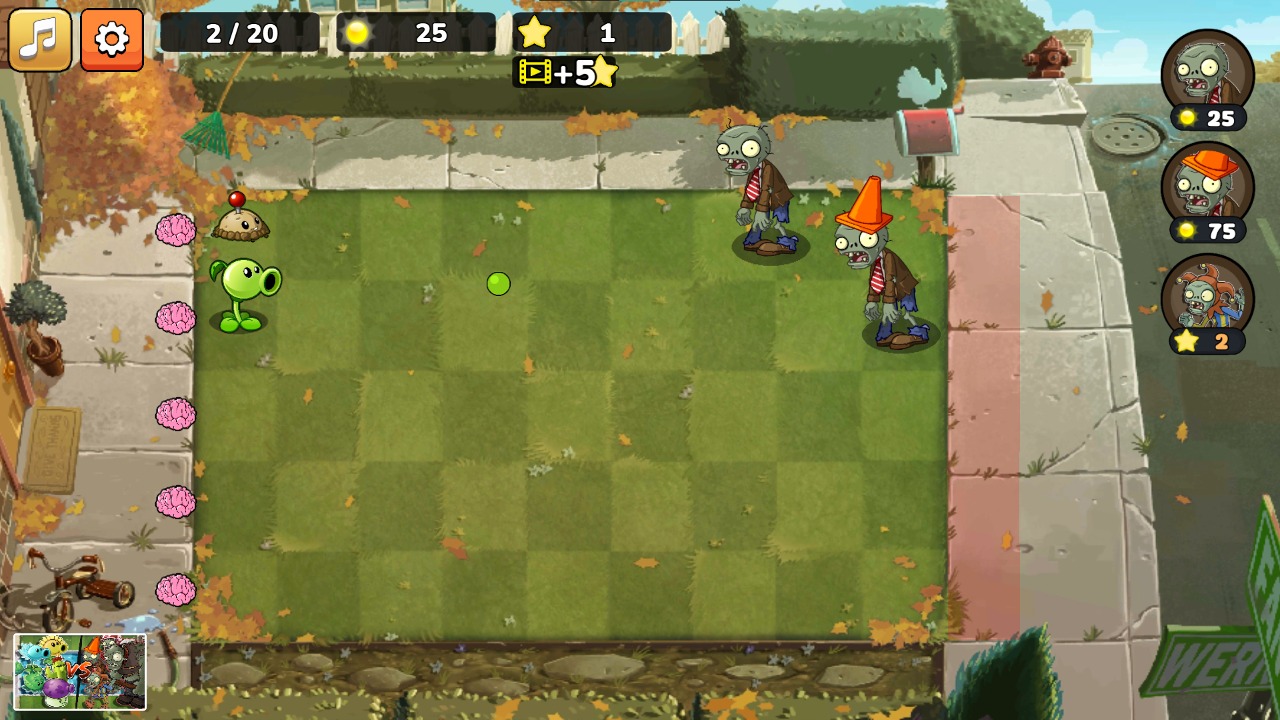Image resolution: width=1280 pixels, height=720 pixels.
Task: Click the fire hydrant near the street
Action: click(1046, 55)
